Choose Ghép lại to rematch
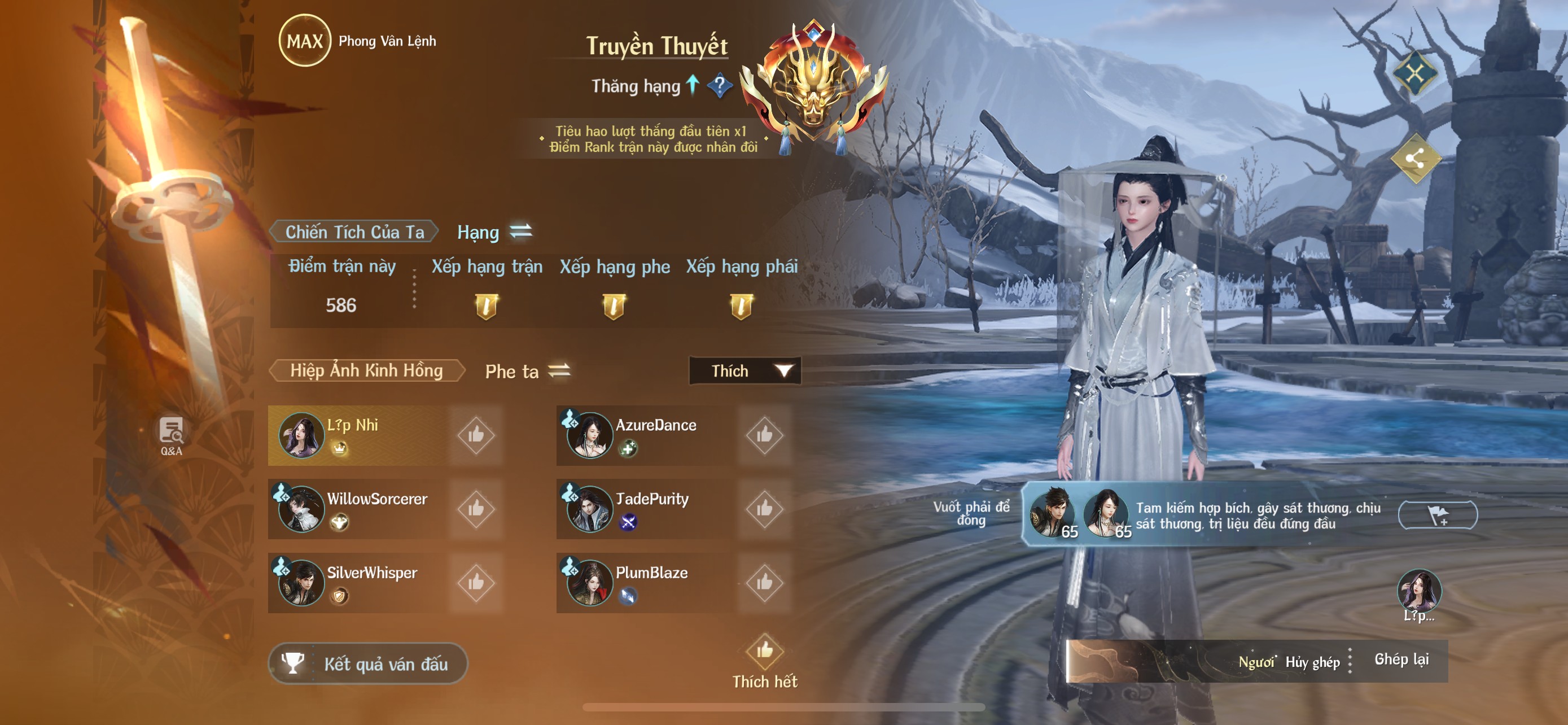Screen dimensions: 1568x725 pos(1401,660)
